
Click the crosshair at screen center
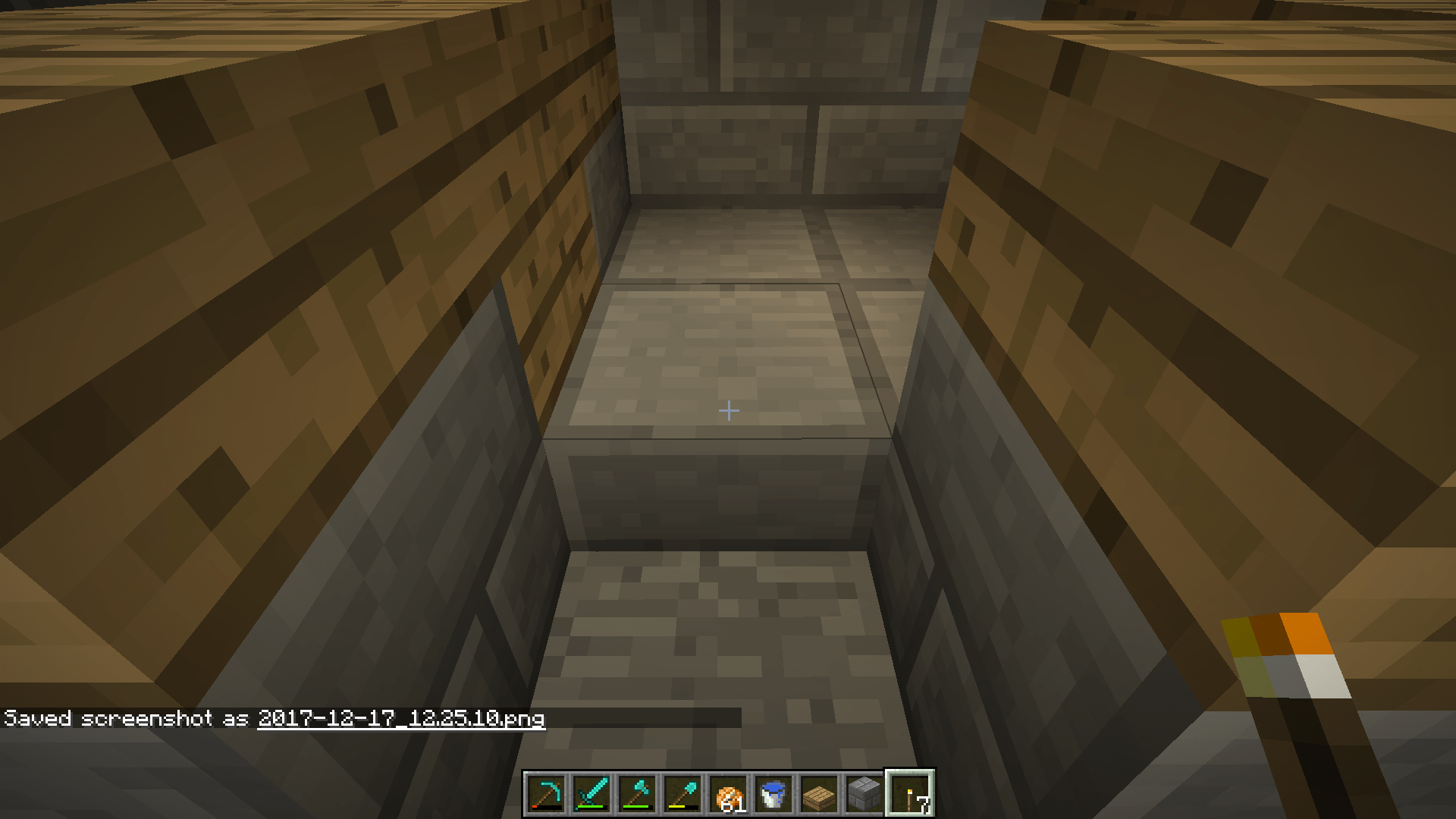click(728, 409)
